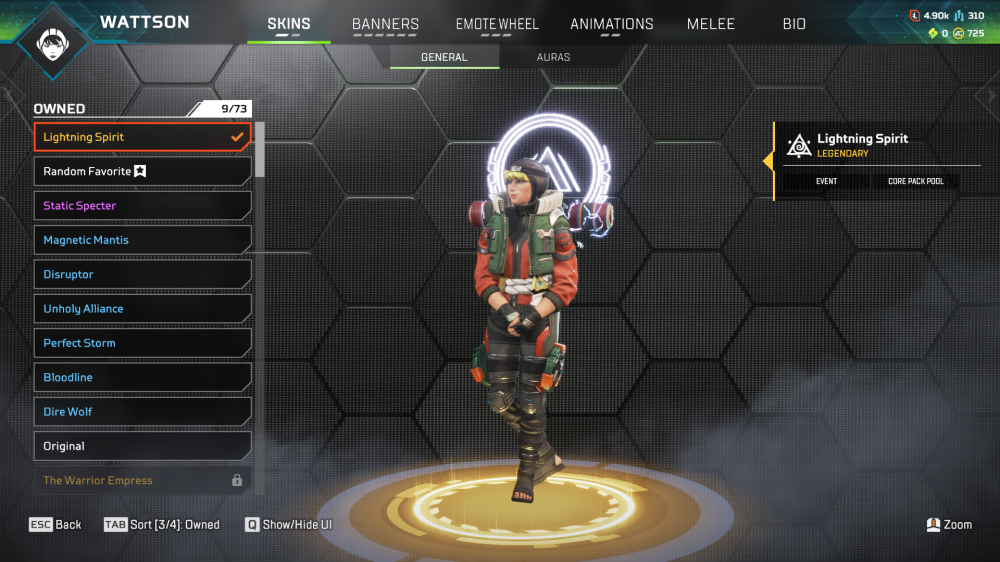This screenshot has height=562, width=1000.
Task: Select the General sub-tab
Action: 444,57
